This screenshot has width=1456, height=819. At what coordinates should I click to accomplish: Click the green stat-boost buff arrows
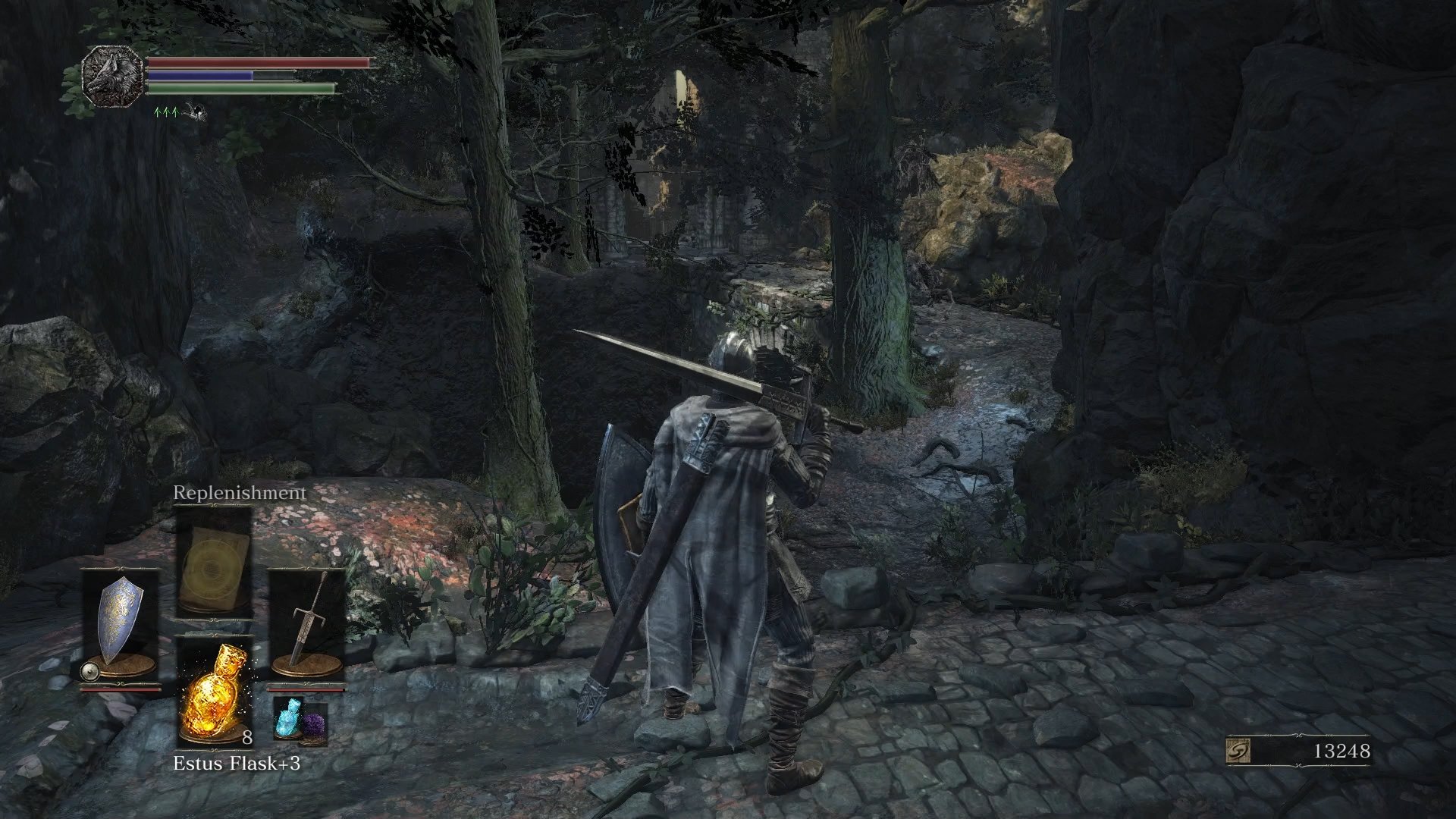[164, 112]
